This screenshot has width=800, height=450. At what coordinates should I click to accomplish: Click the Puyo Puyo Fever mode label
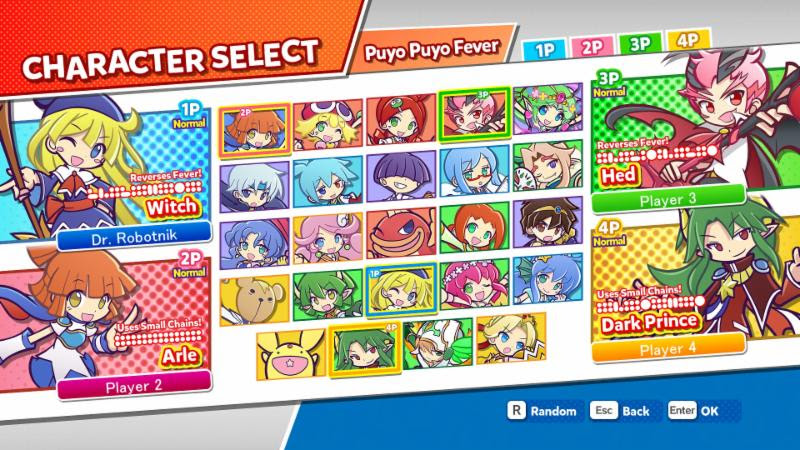[x=431, y=48]
